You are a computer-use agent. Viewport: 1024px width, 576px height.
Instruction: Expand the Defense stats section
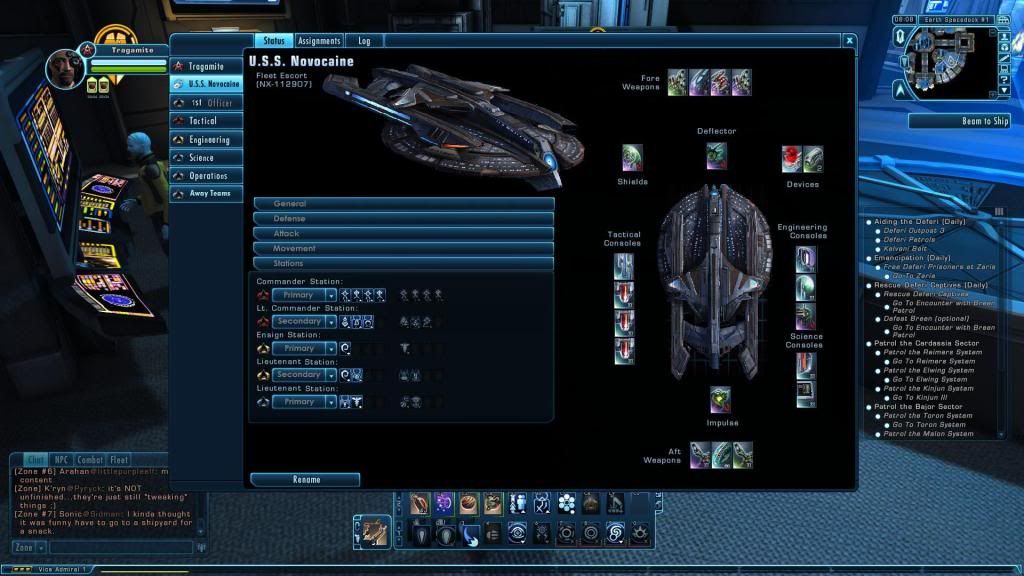[x=403, y=218]
